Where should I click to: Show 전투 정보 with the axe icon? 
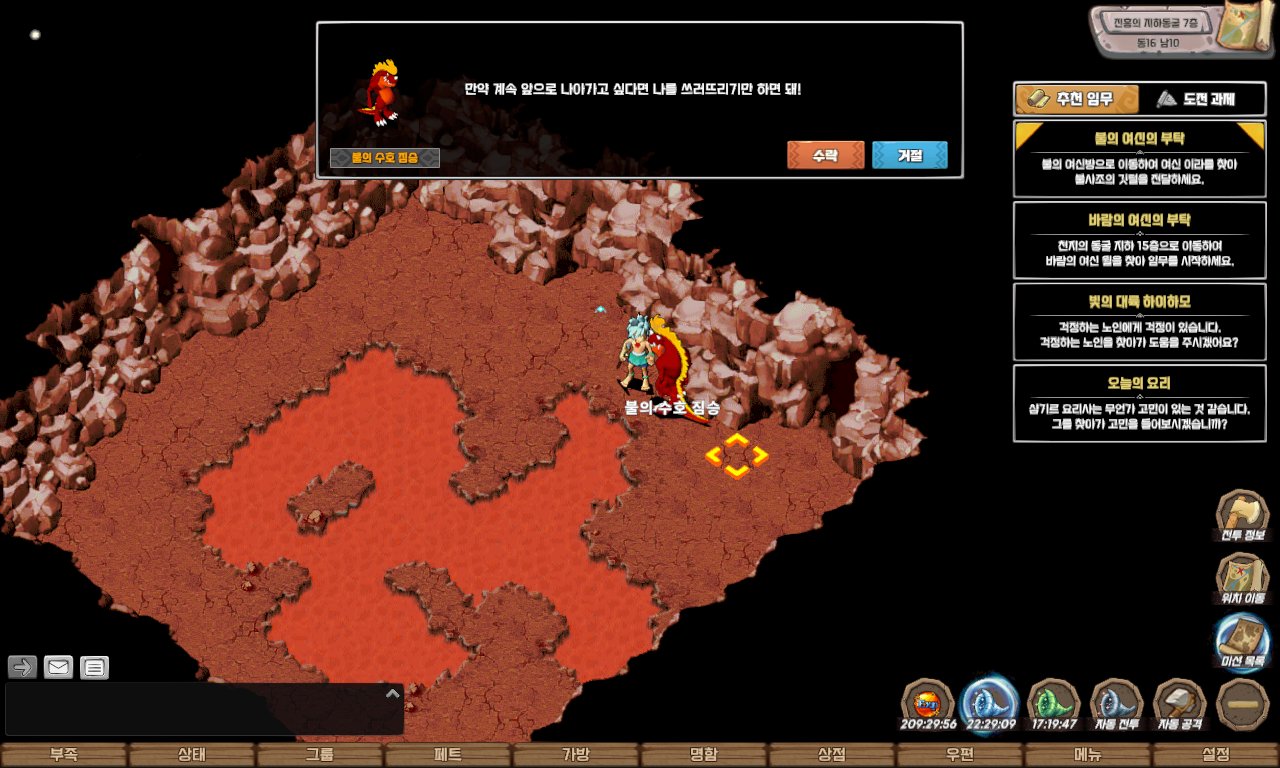1241,515
